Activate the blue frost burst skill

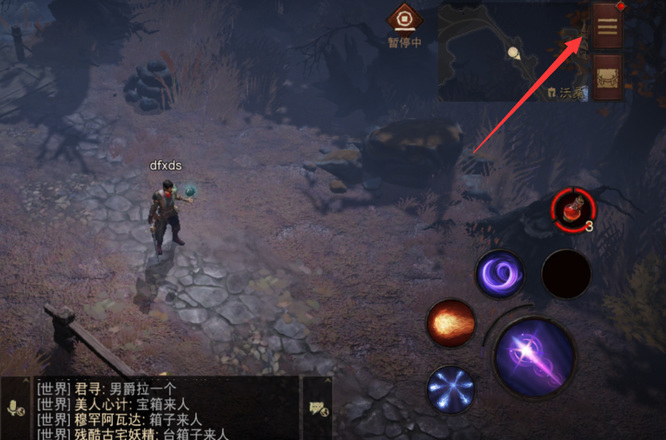(x=451, y=389)
